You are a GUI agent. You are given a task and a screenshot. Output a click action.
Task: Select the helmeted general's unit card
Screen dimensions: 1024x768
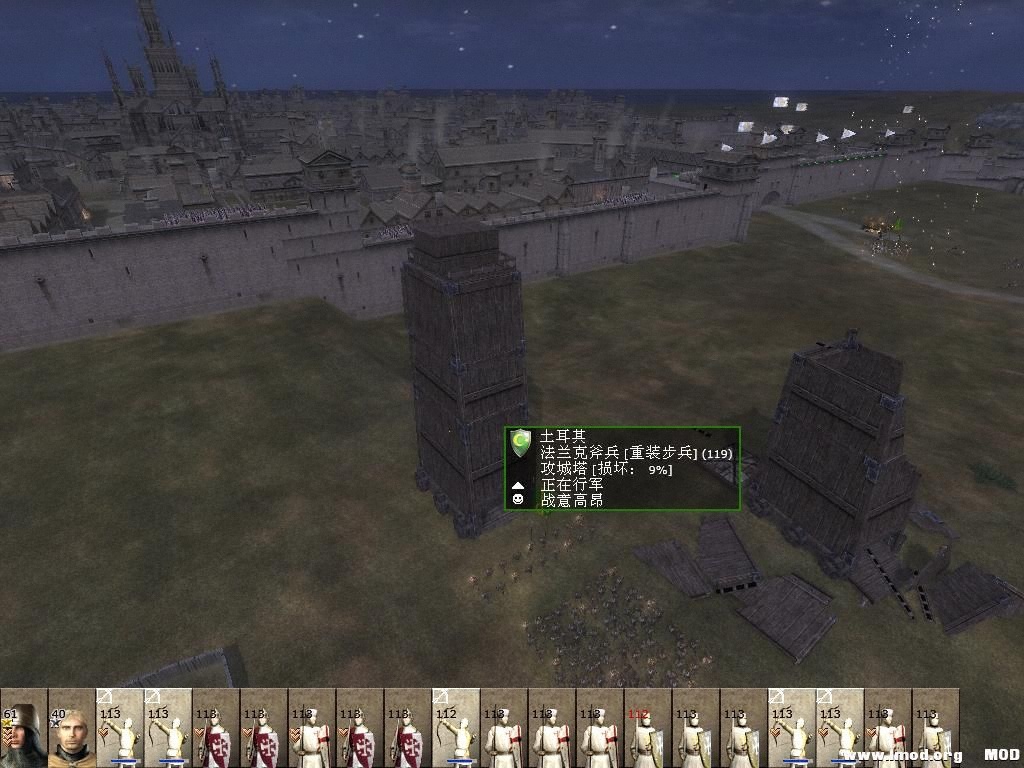[24, 728]
